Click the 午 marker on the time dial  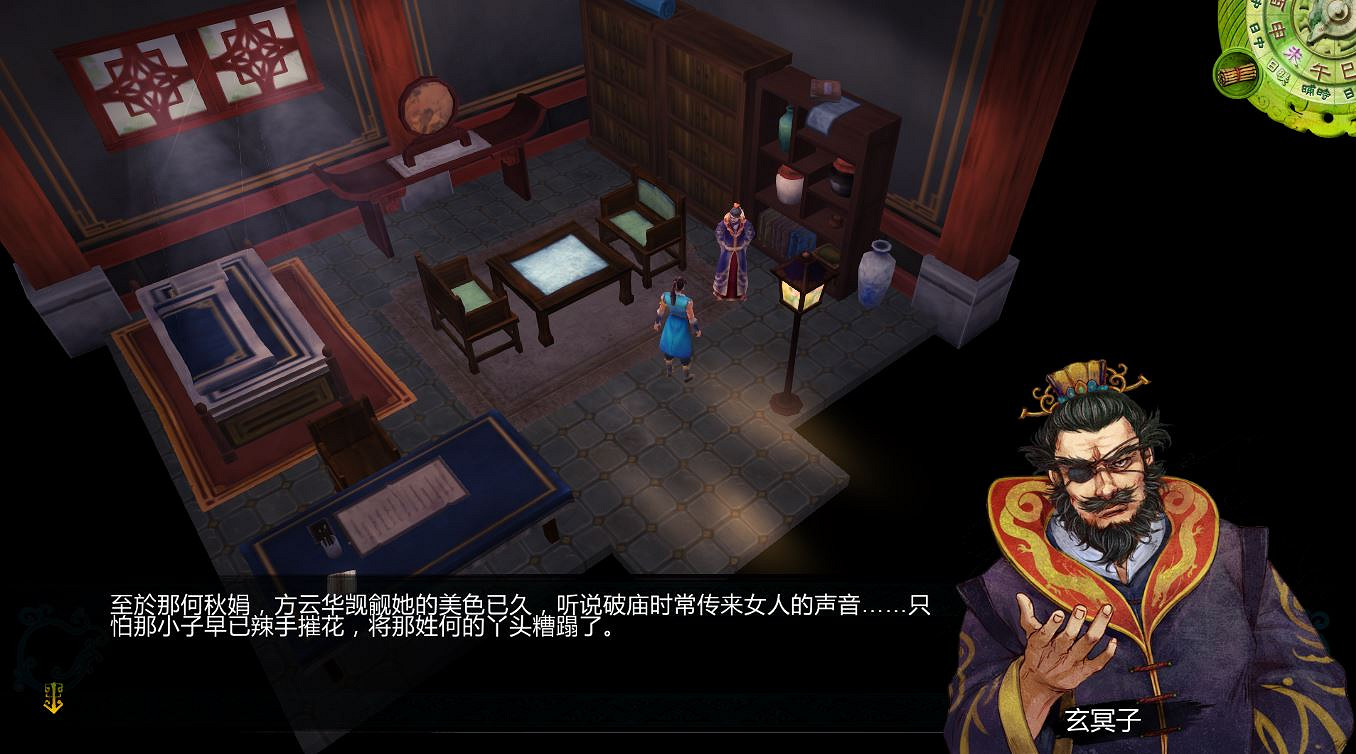[x=1319, y=67]
